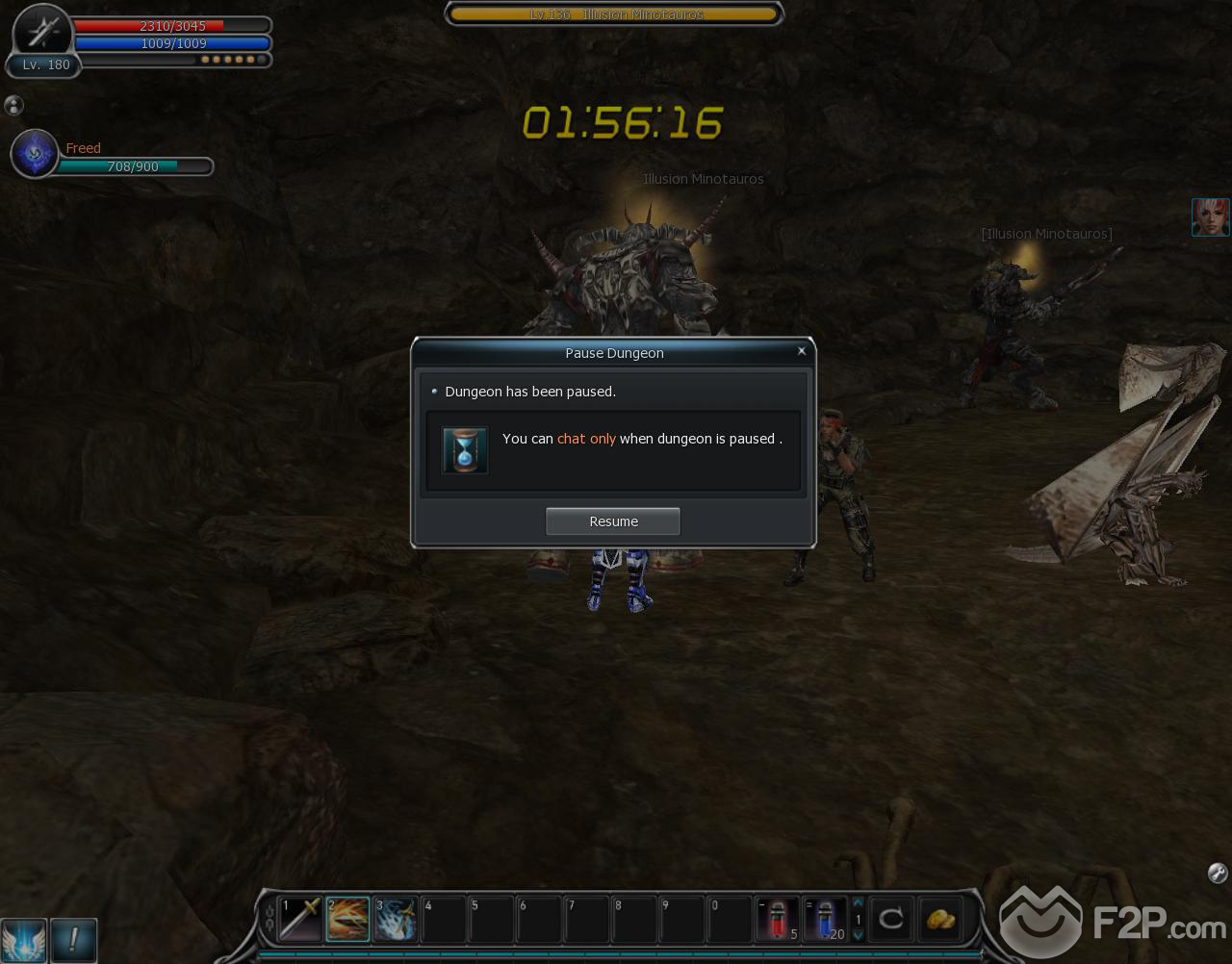Click the red-haired character portrait
This screenshot has height=964, width=1232.
click(x=1210, y=217)
